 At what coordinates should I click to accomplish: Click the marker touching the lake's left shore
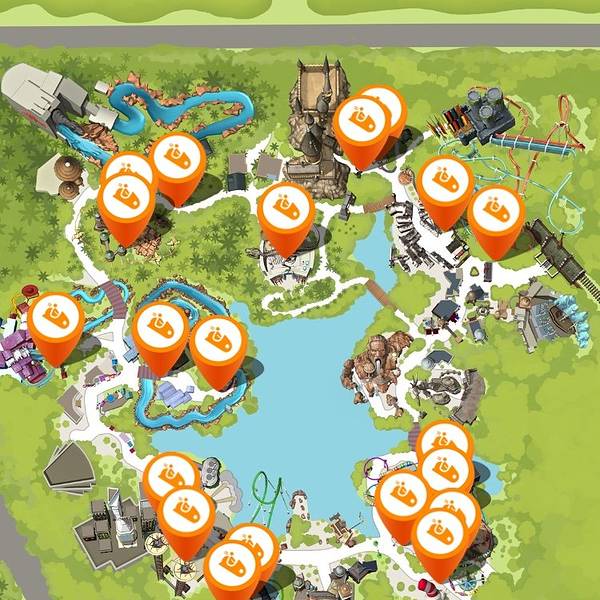click(218, 345)
